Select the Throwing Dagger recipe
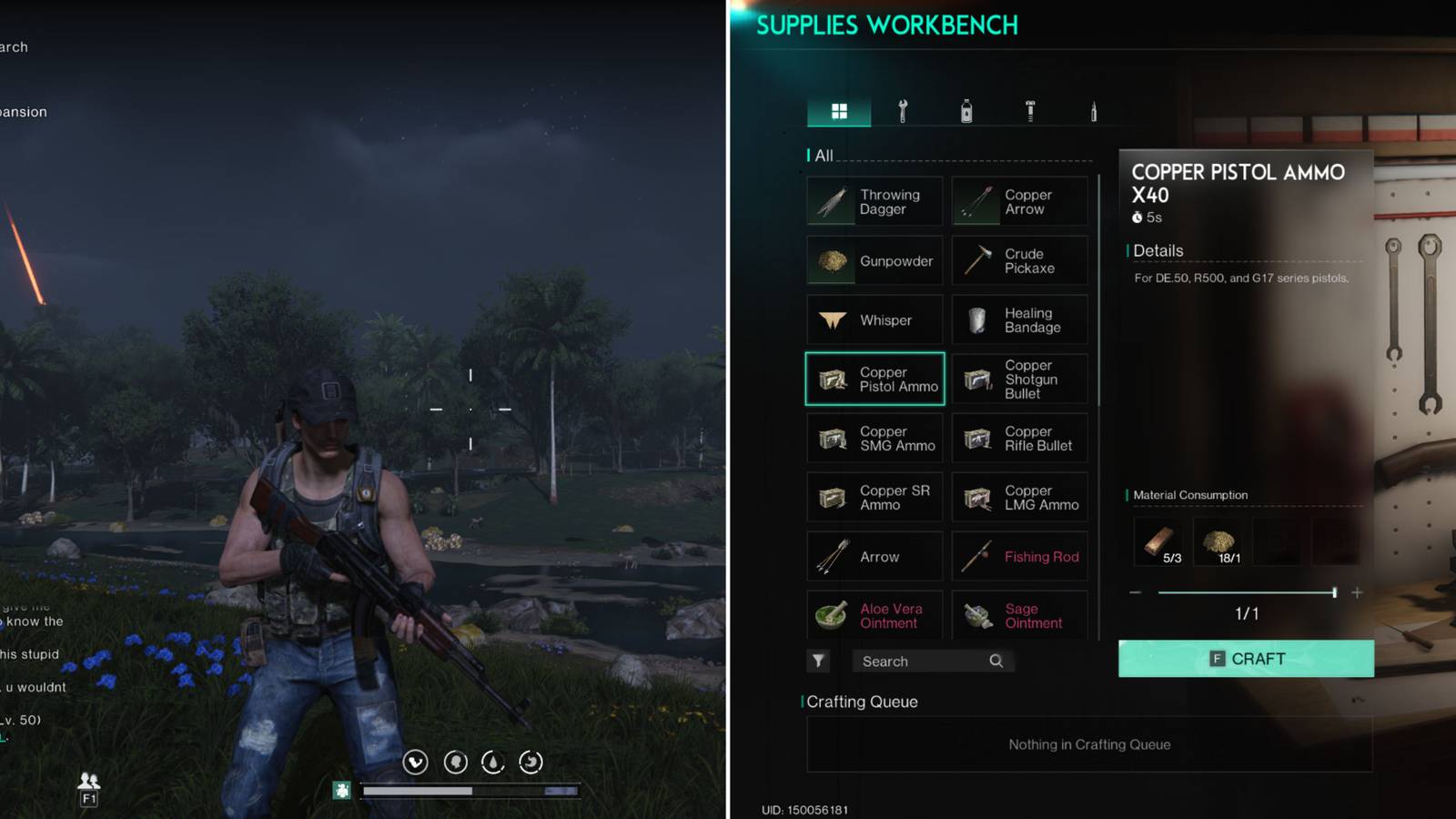This screenshot has height=819, width=1456. (874, 201)
